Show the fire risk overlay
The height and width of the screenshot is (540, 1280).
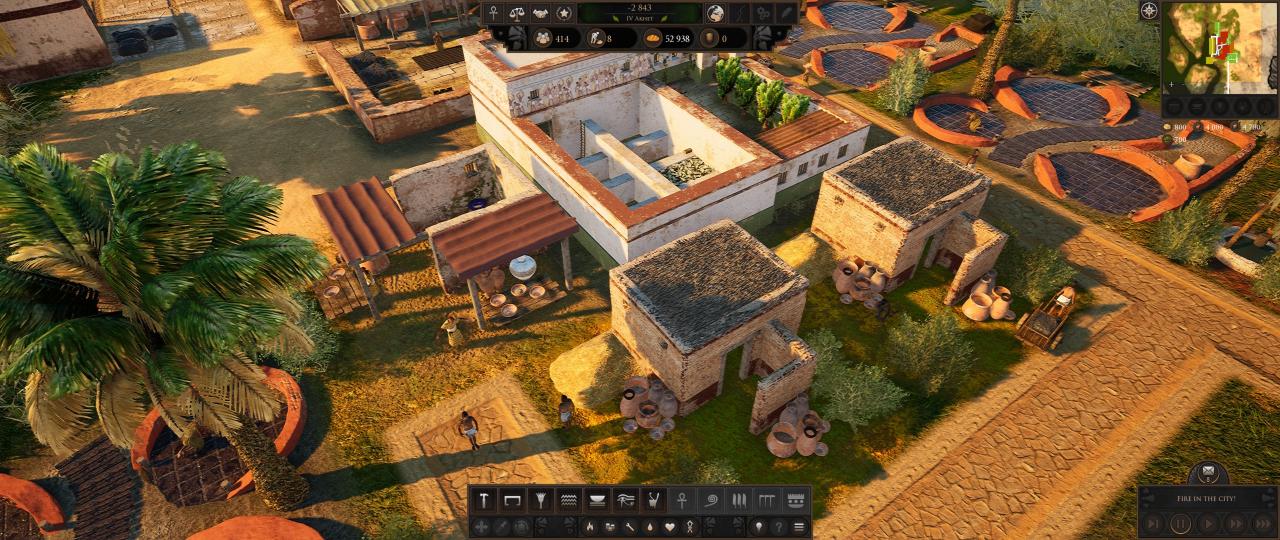589,526
